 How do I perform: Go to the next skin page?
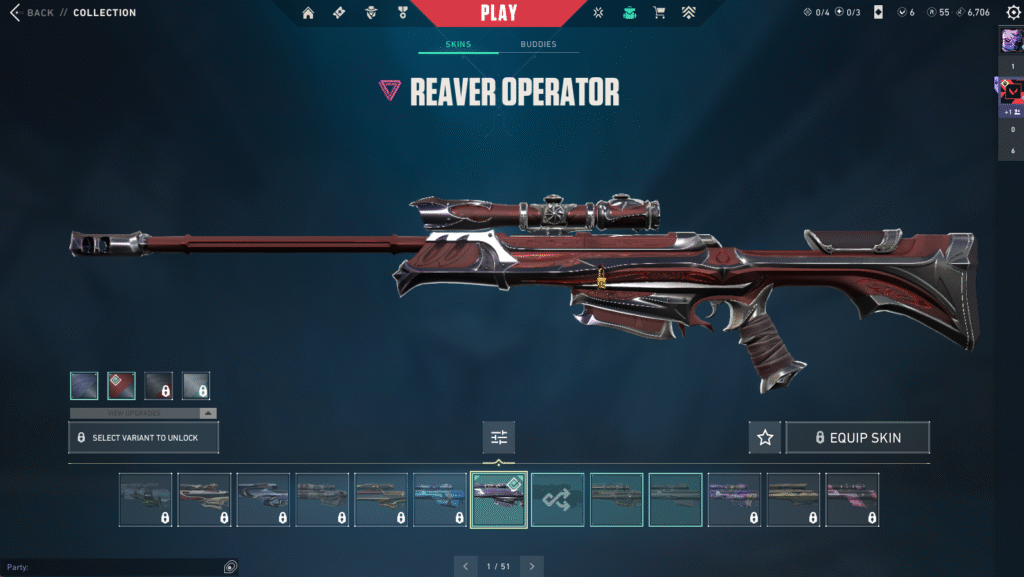pyautogui.click(x=532, y=566)
